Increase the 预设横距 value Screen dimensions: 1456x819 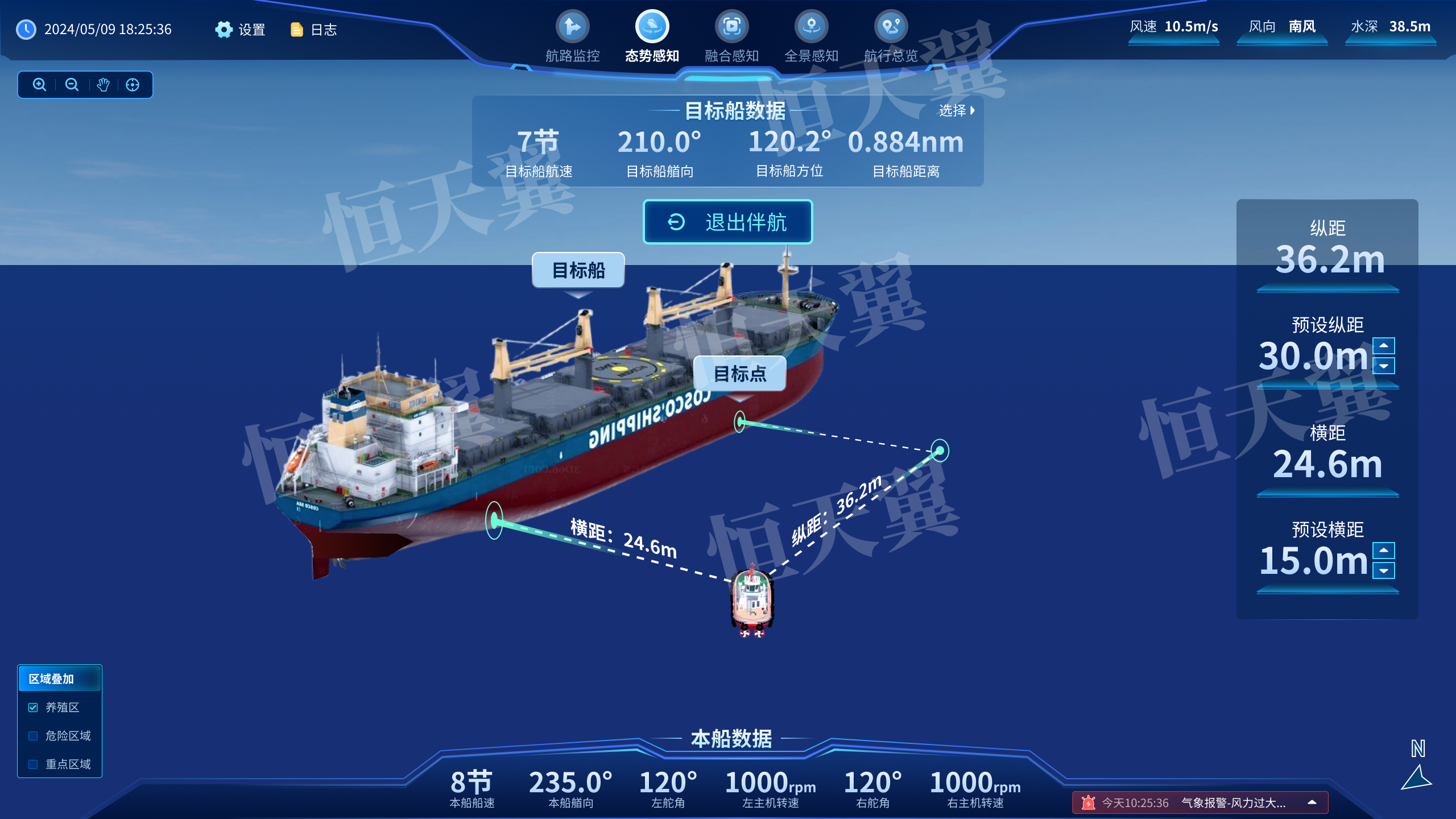click(x=1383, y=550)
